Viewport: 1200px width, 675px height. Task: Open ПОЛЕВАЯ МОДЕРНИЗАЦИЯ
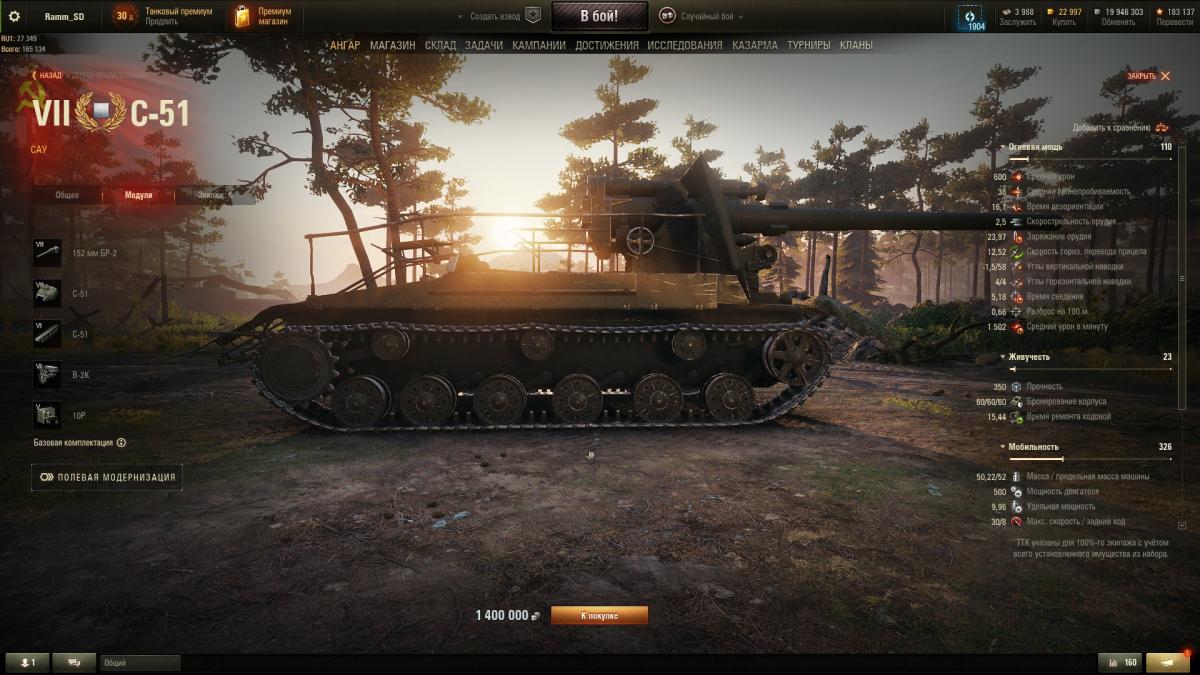pyautogui.click(x=107, y=477)
